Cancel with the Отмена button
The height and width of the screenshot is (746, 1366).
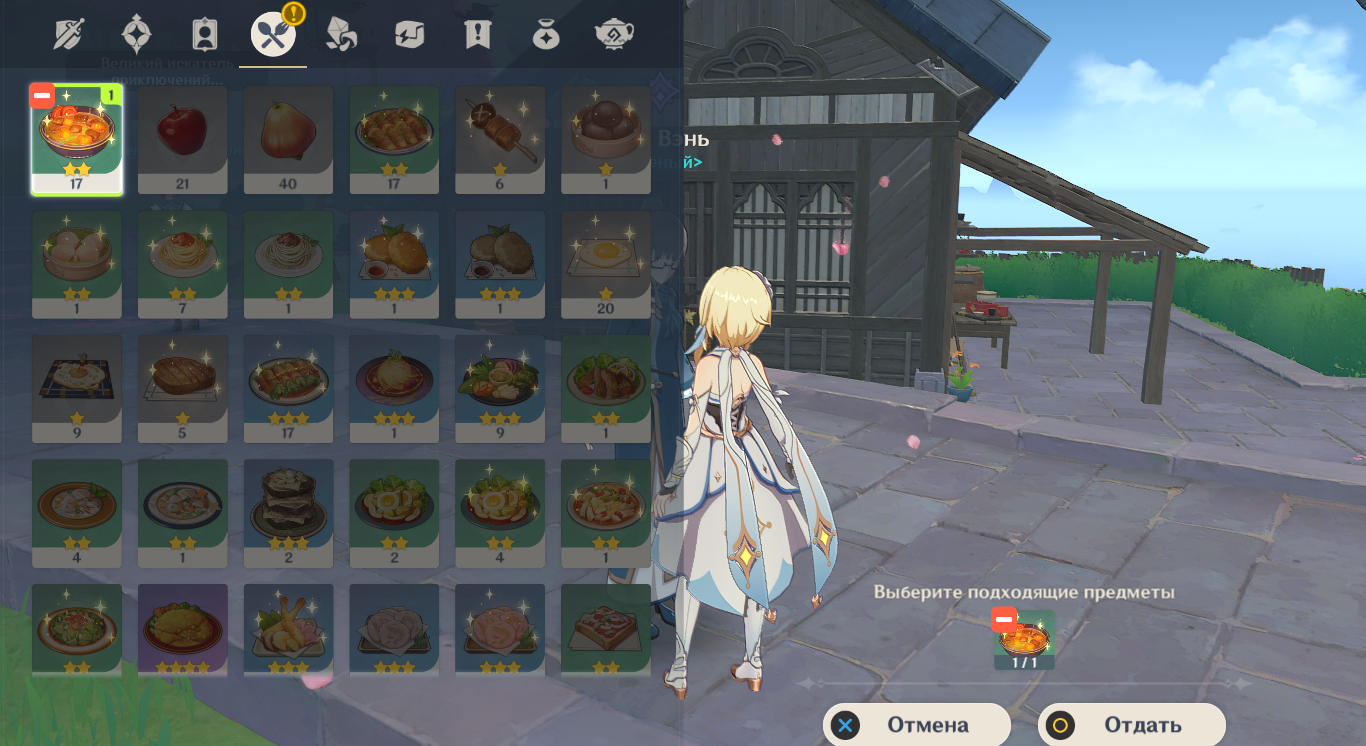click(x=916, y=725)
